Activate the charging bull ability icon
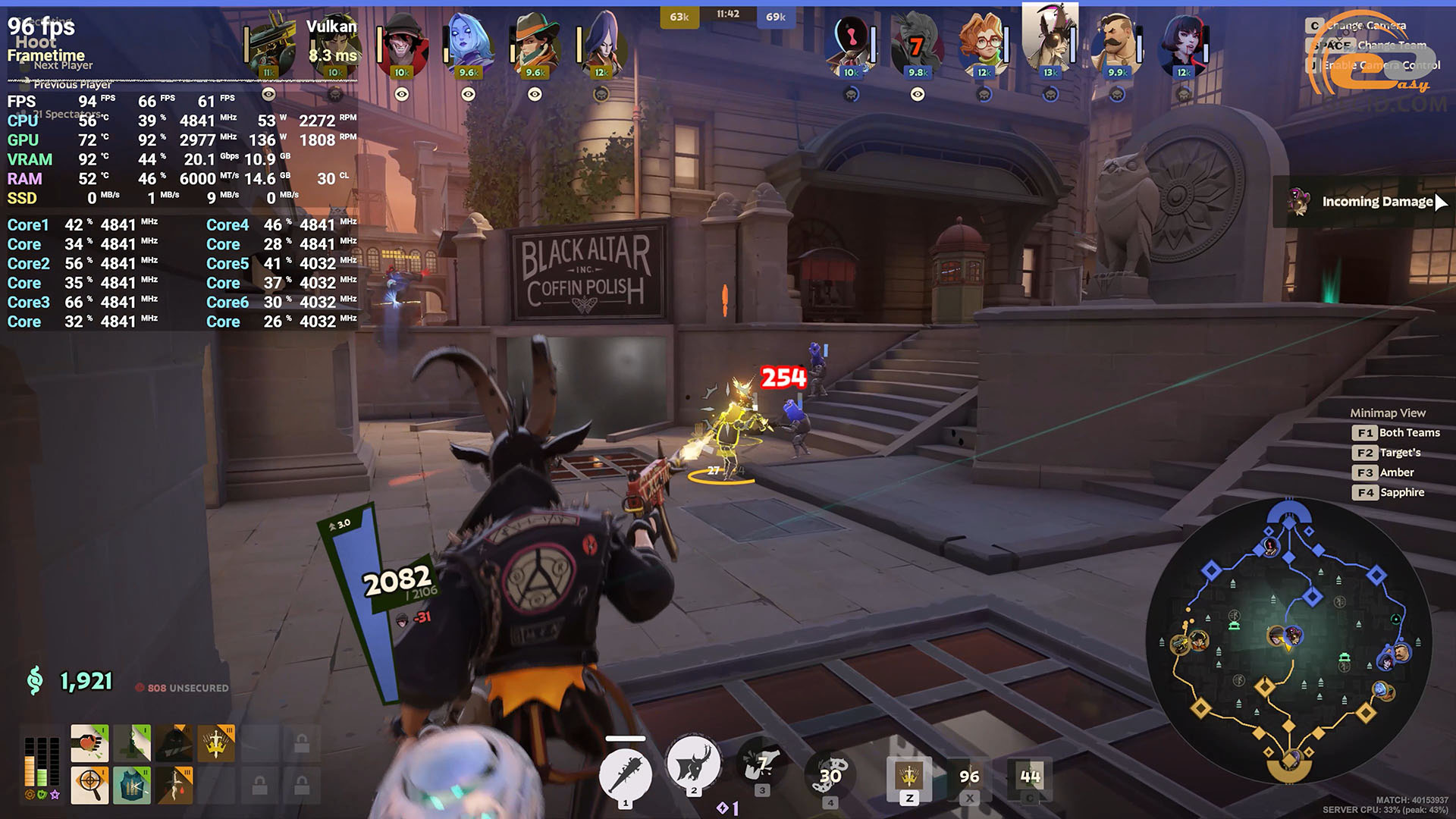 pos(693,764)
